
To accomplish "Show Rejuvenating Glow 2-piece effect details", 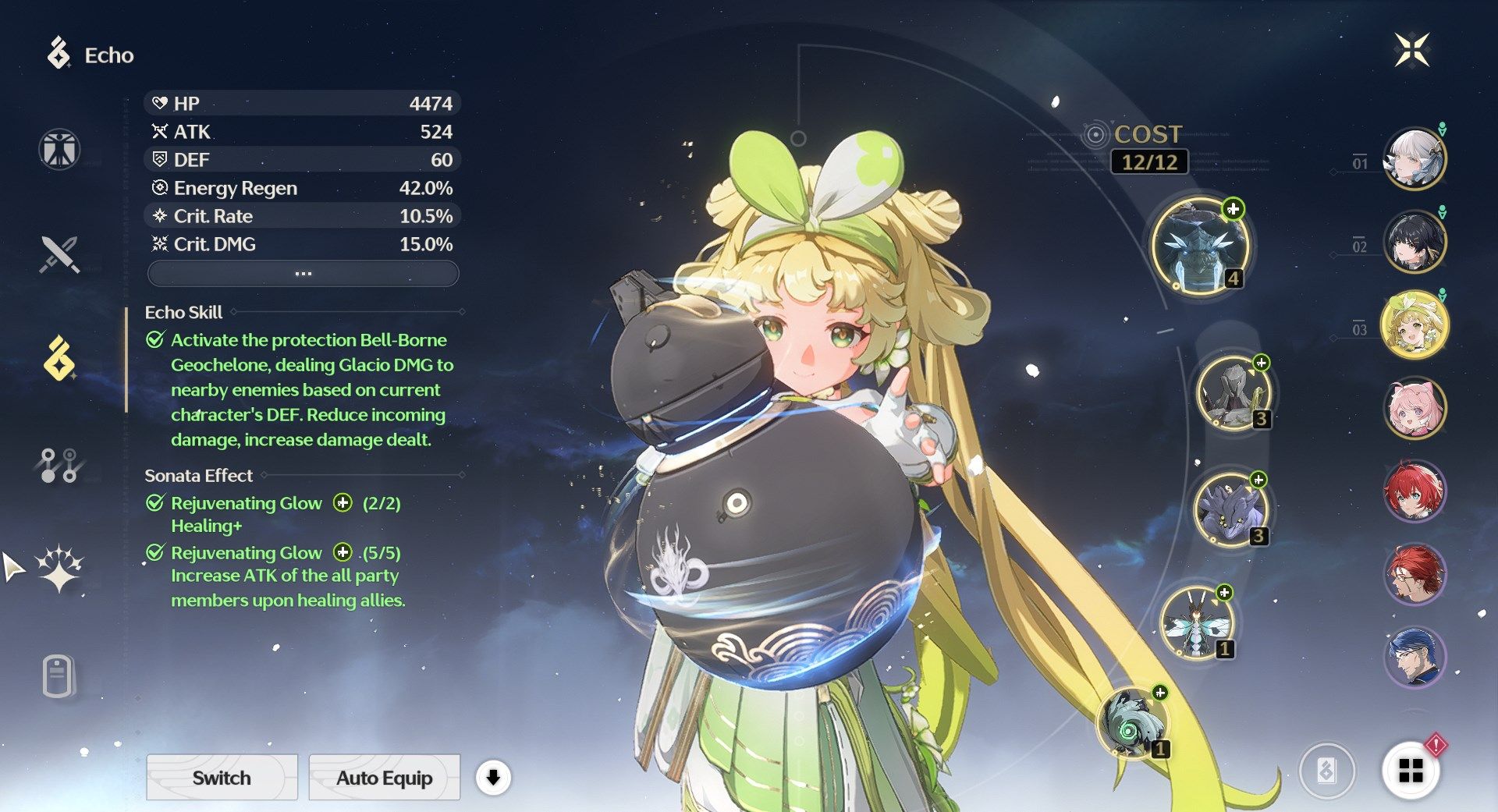I will tap(343, 503).
